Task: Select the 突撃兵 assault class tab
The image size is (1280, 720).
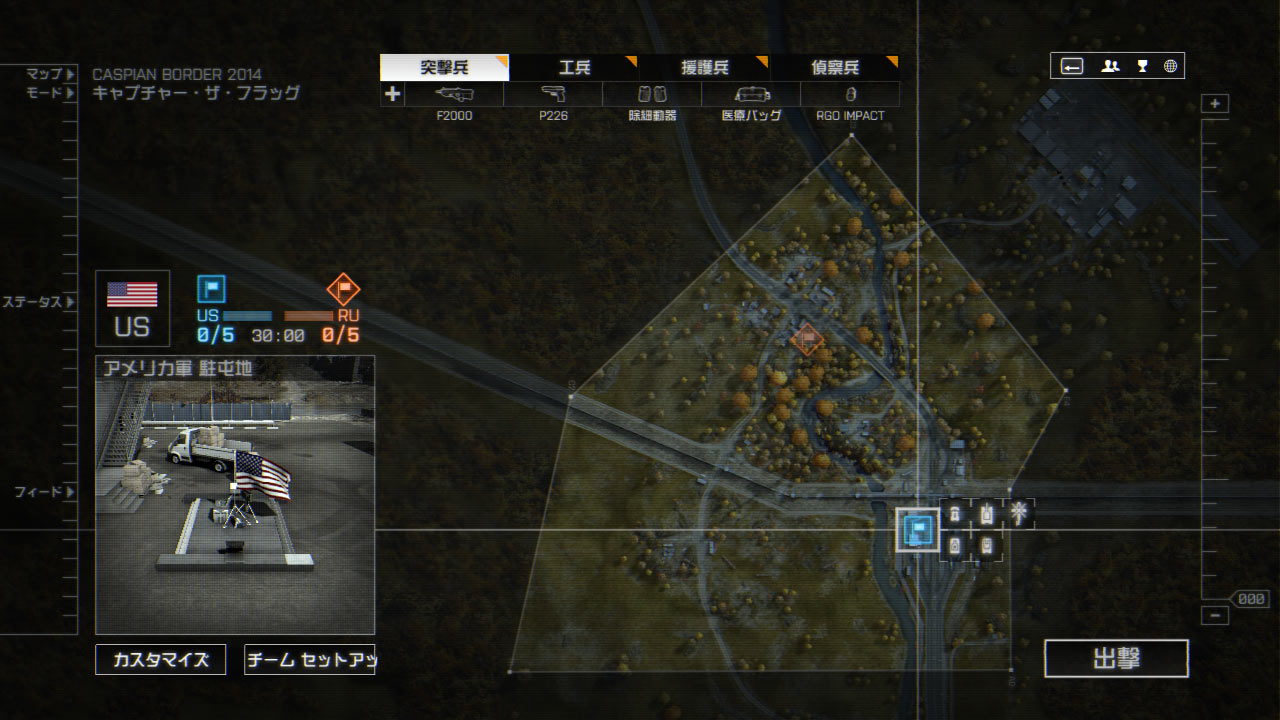Action: point(444,68)
